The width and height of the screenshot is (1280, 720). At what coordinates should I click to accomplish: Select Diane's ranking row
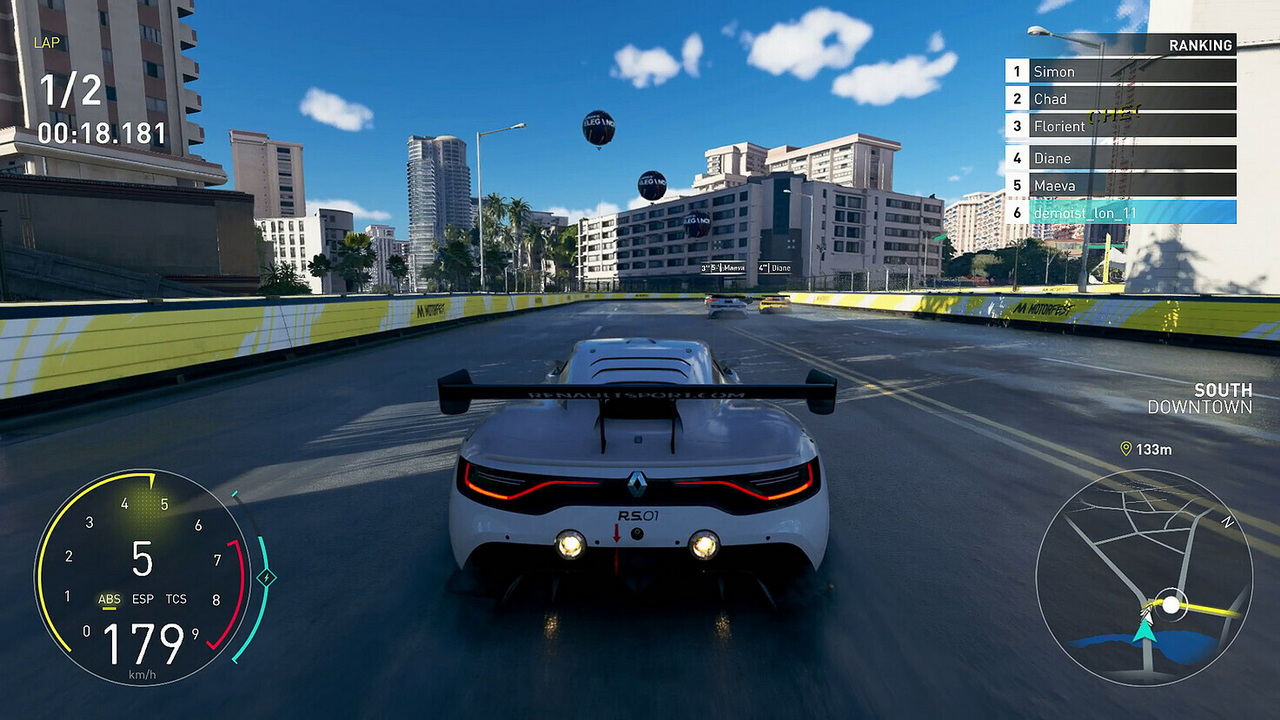pyautogui.click(x=1120, y=158)
